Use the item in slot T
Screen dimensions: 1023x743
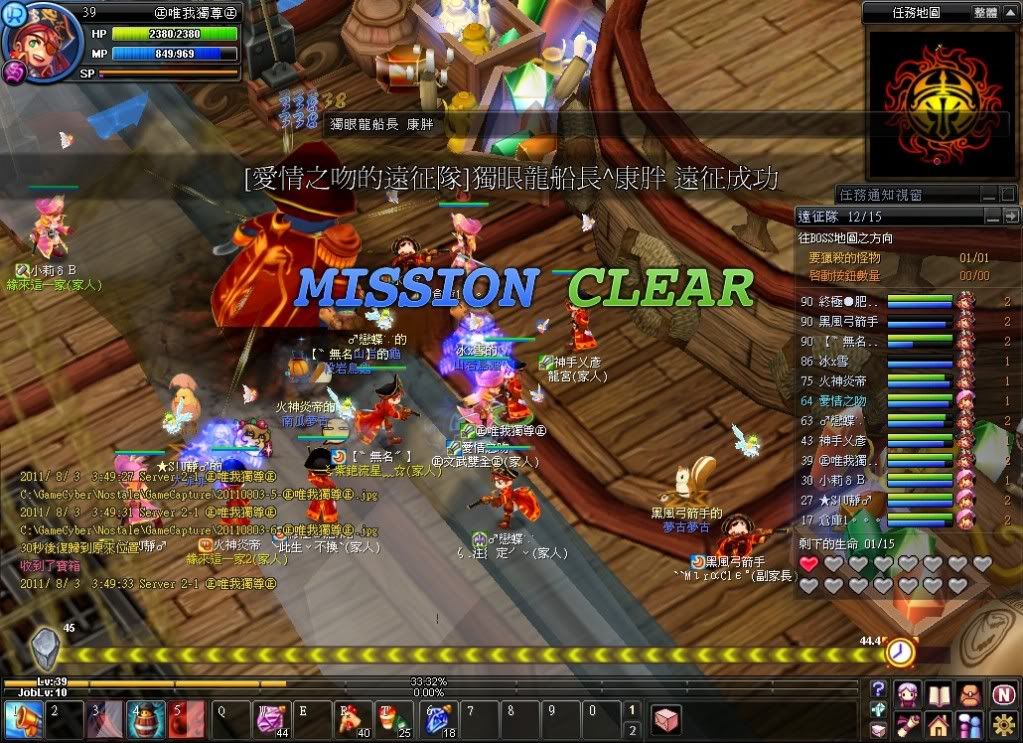pos(394,720)
